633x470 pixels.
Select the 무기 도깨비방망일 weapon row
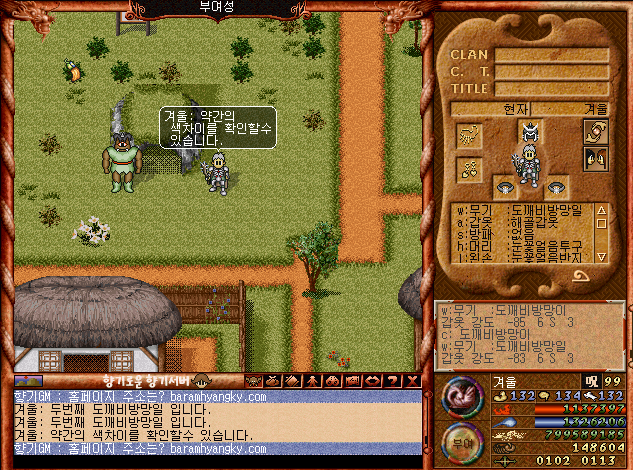click(518, 211)
